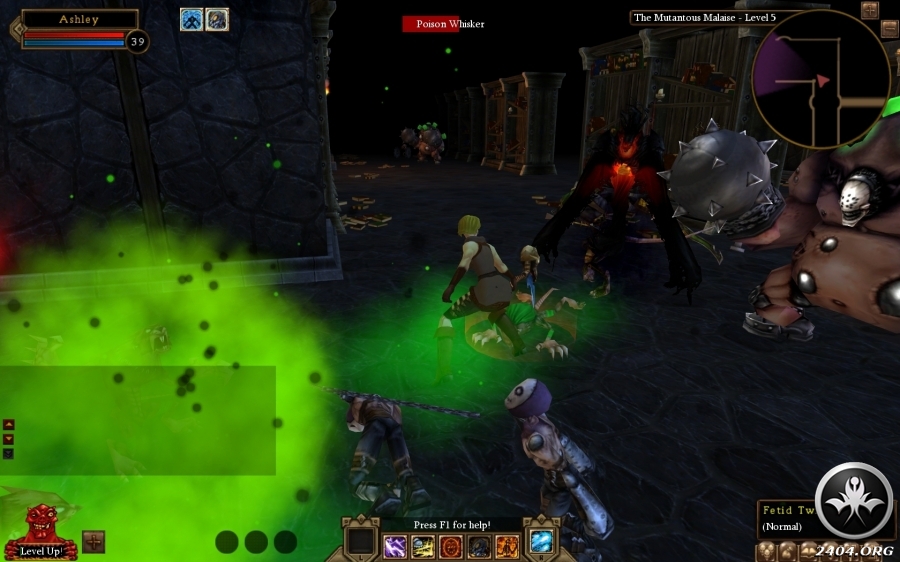Inspect the blue crossed-hammers buff icon
This screenshot has height=562, width=900.
pos(192,19)
